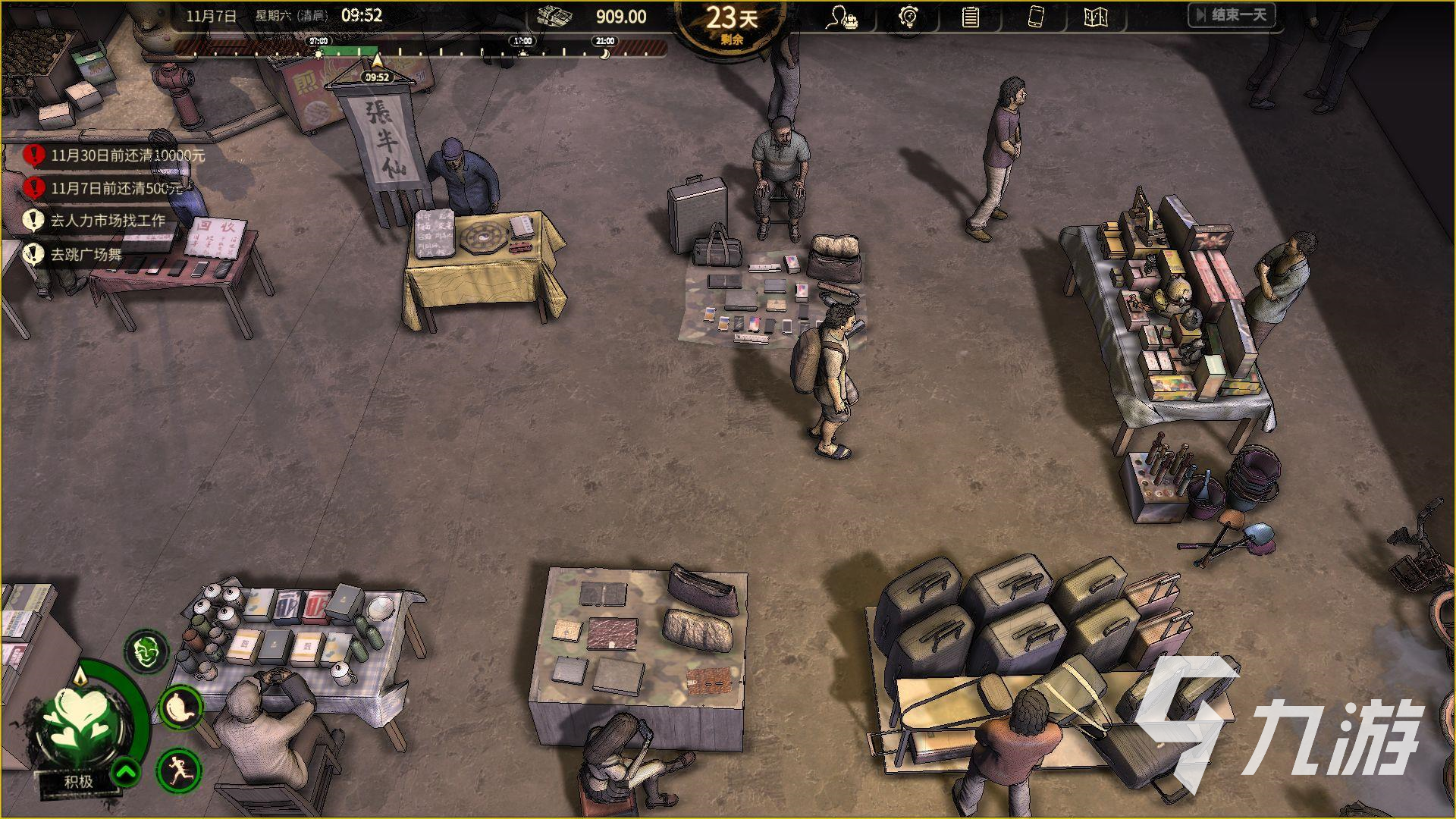Expand the green up-arrow status toggle

click(x=127, y=773)
